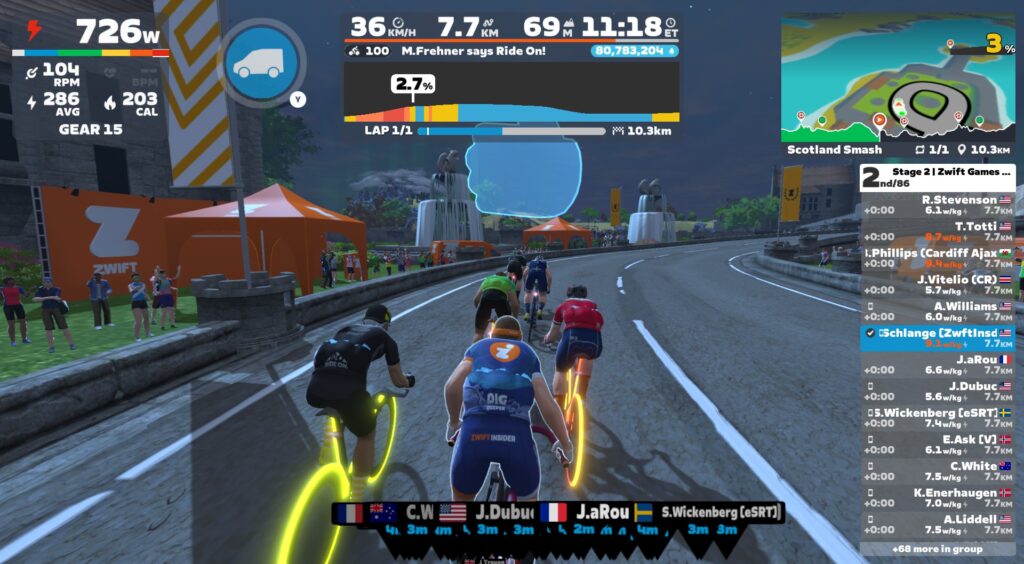Viewport: 1024px width, 564px height.
Task: Choose T.Totti from the nearby riders list
Action: (x=938, y=232)
